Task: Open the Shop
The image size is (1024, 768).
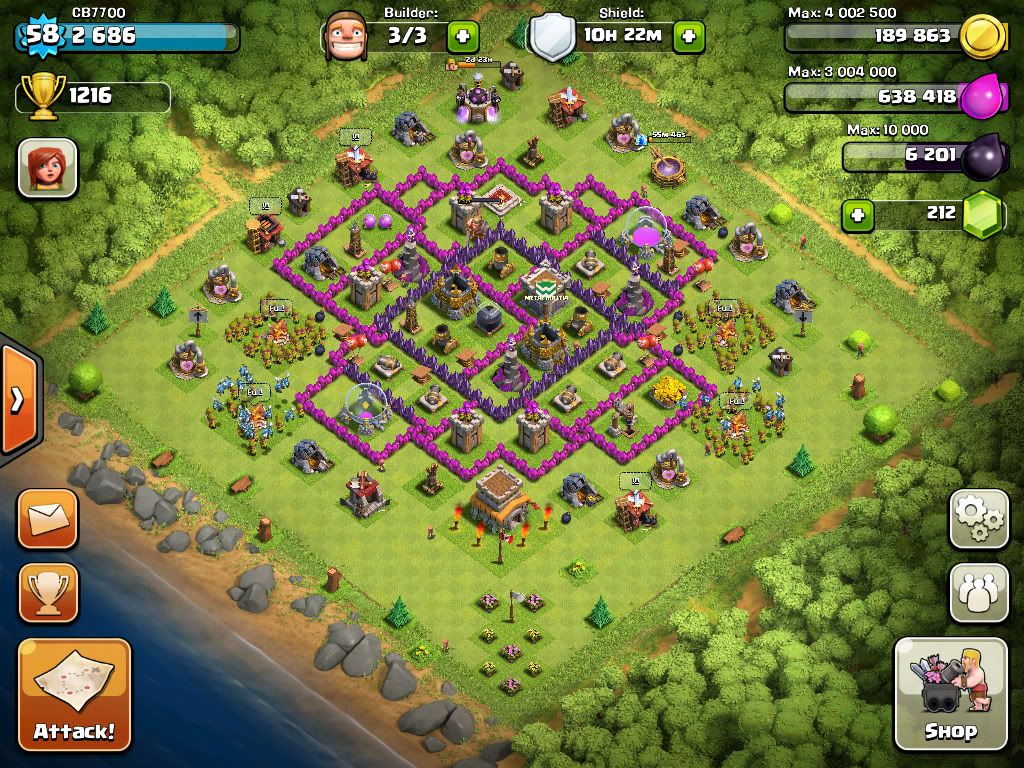Action: 950,693
